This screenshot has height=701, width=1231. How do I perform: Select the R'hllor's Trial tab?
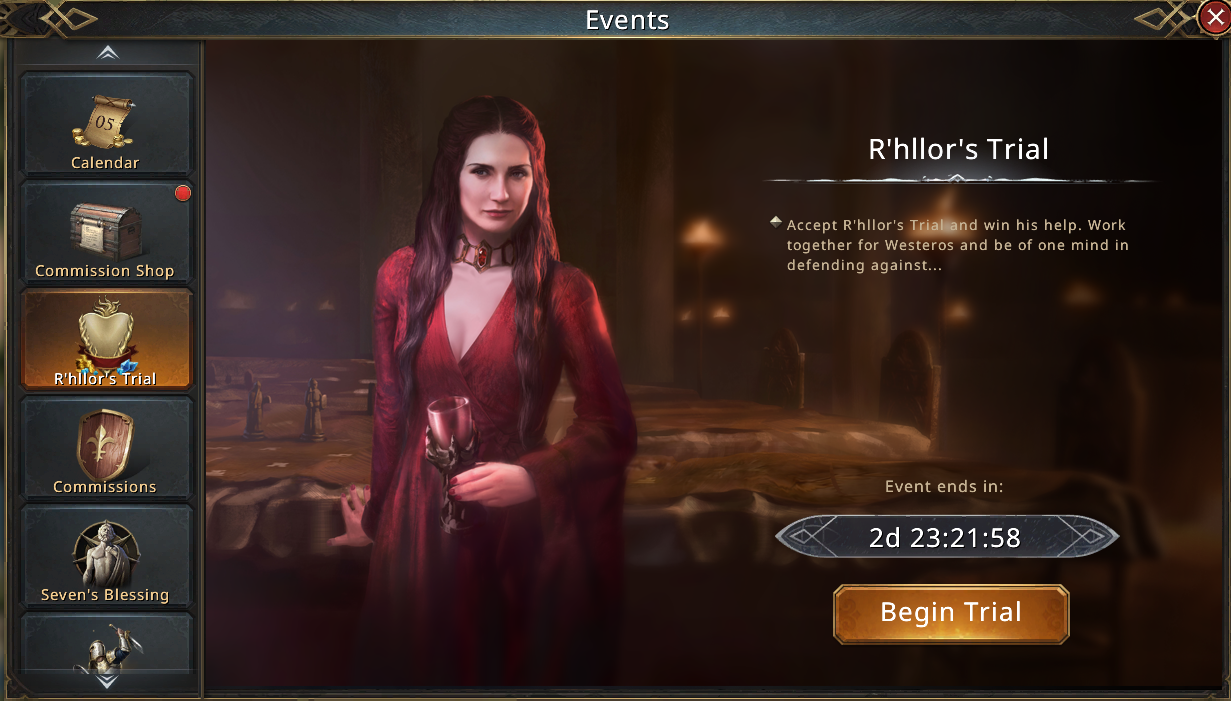(106, 340)
